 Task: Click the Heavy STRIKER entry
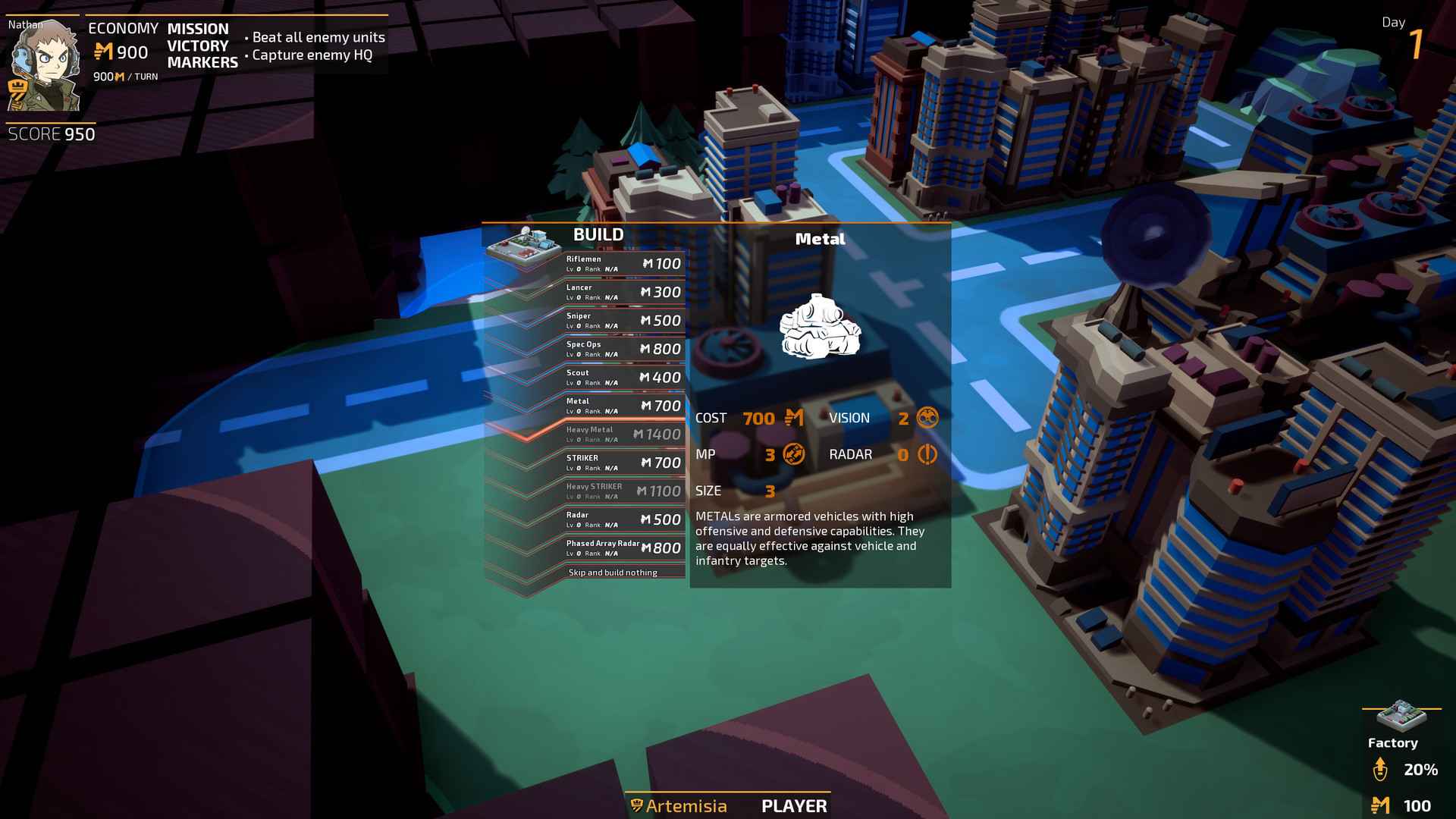click(x=623, y=491)
